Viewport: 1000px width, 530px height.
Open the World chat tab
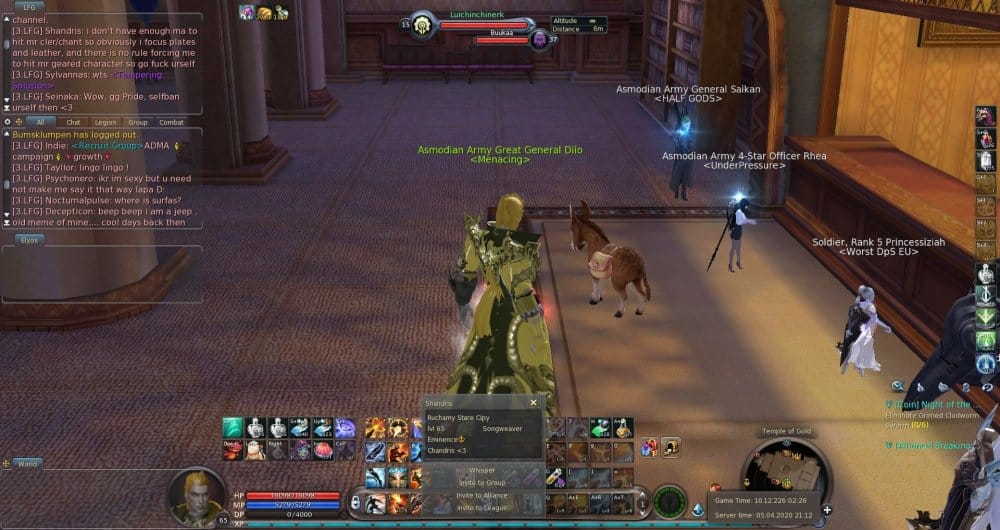[28, 464]
